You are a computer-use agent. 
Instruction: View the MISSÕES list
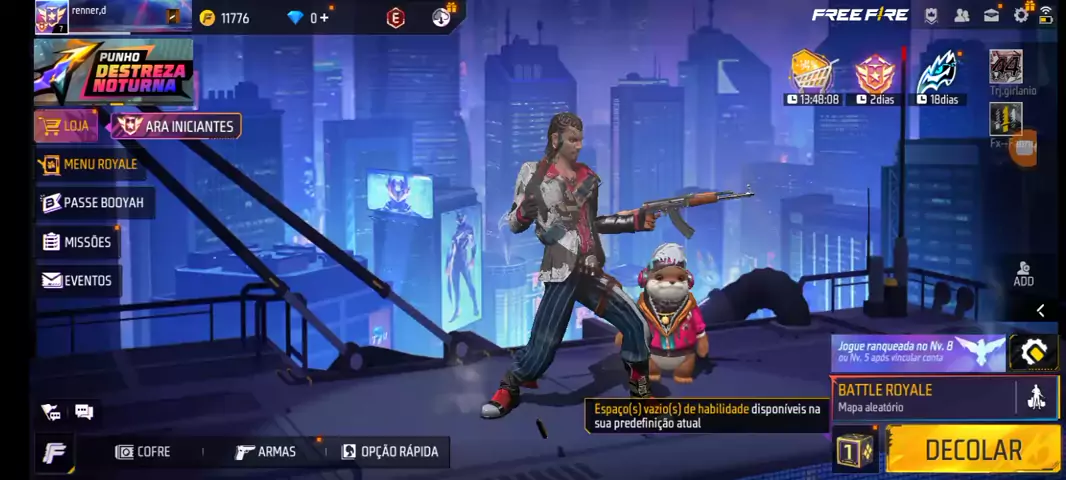click(78, 242)
